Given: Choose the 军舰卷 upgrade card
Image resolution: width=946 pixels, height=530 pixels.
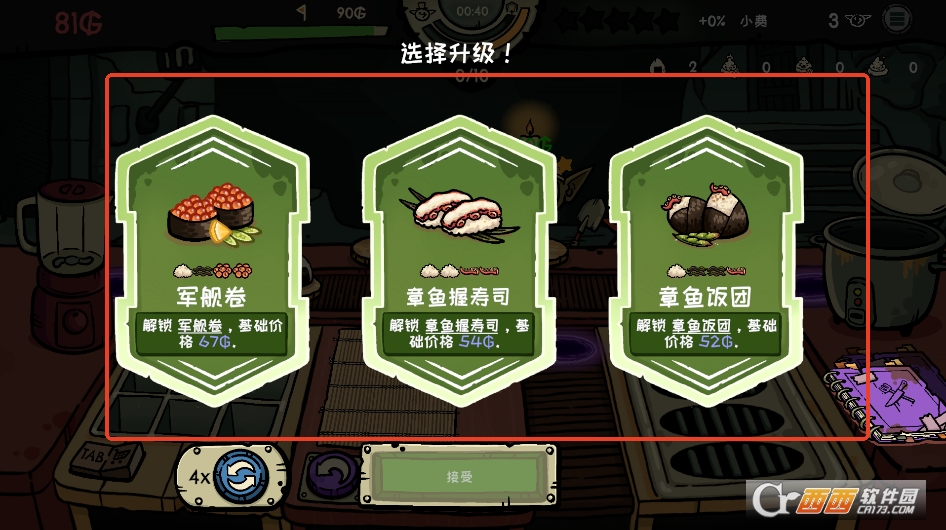Looking at the screenshot, I should click(211, 255).
